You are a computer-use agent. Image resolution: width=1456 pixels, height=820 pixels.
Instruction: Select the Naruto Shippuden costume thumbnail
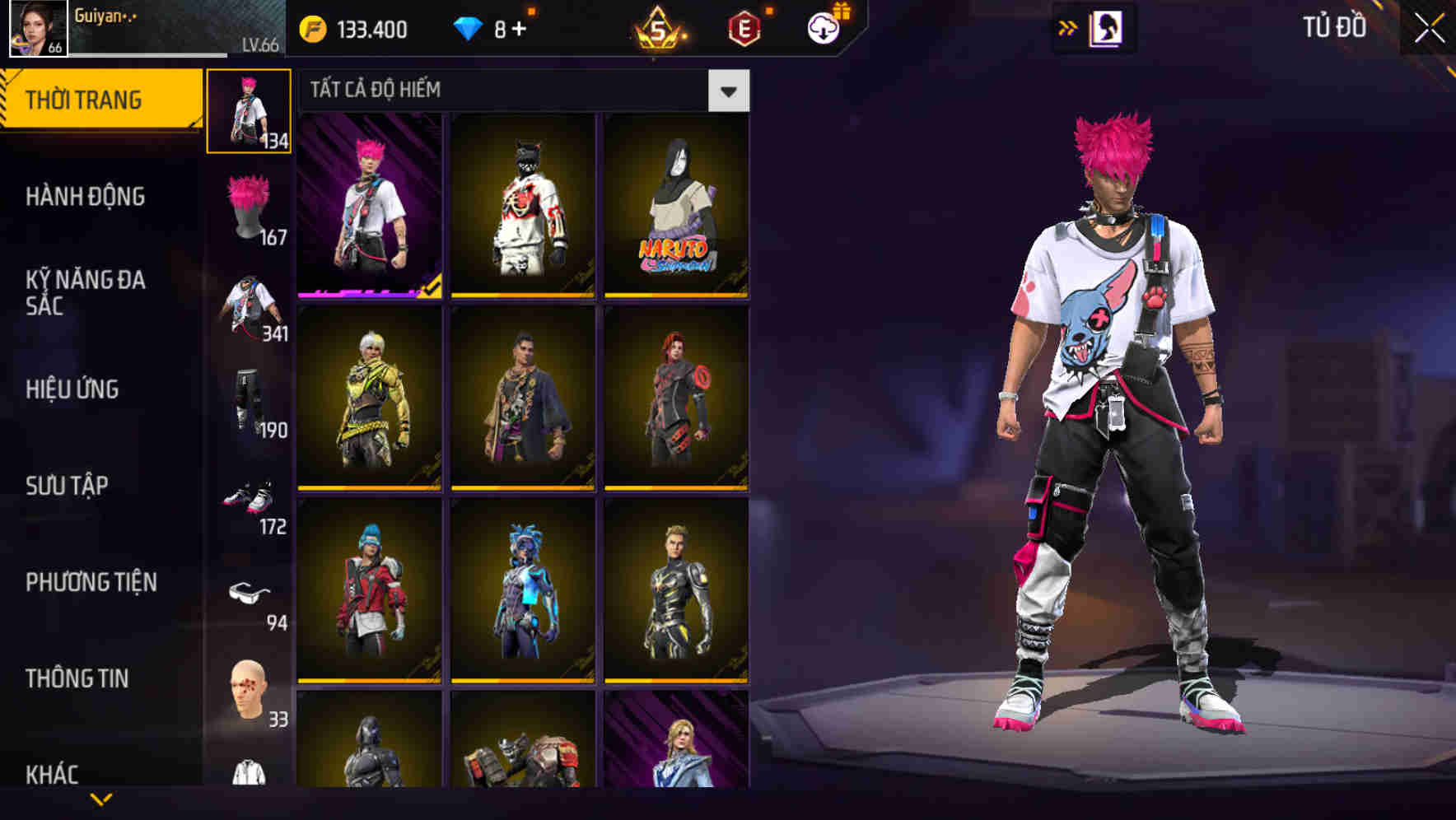pyautogui.click(x=675, y=206)
